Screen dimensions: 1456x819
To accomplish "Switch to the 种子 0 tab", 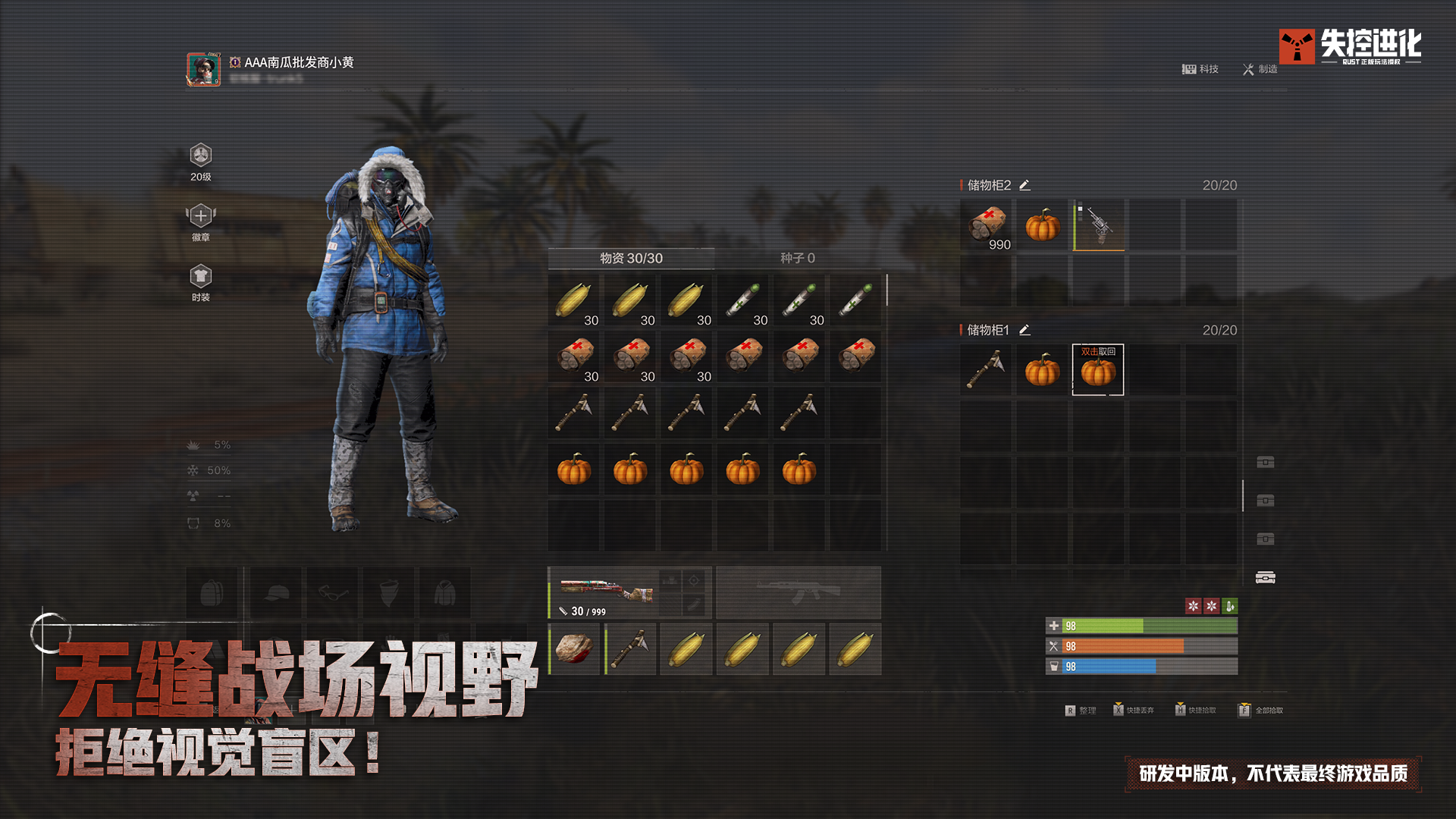I will [x=799, y=258].
